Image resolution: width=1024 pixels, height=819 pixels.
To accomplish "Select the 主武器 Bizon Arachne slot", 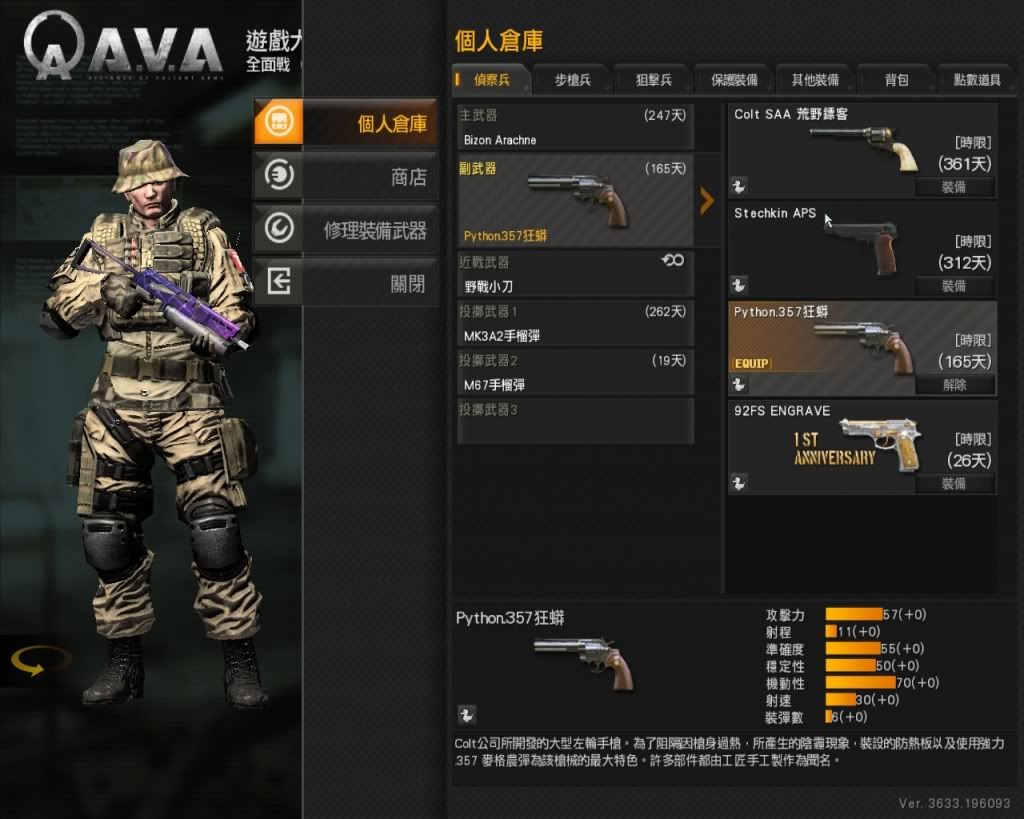I will click(x=575, y=128).
